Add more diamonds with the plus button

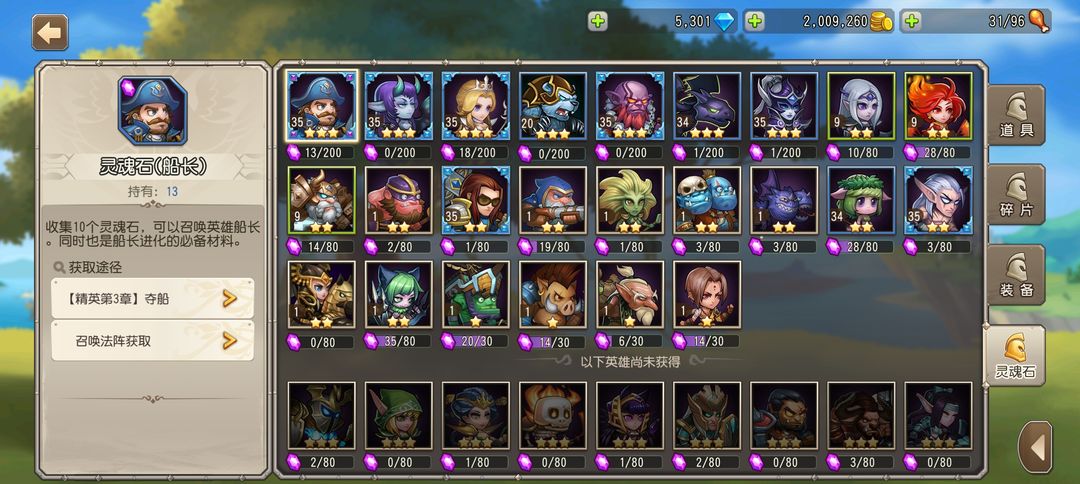tap(597, 21)
